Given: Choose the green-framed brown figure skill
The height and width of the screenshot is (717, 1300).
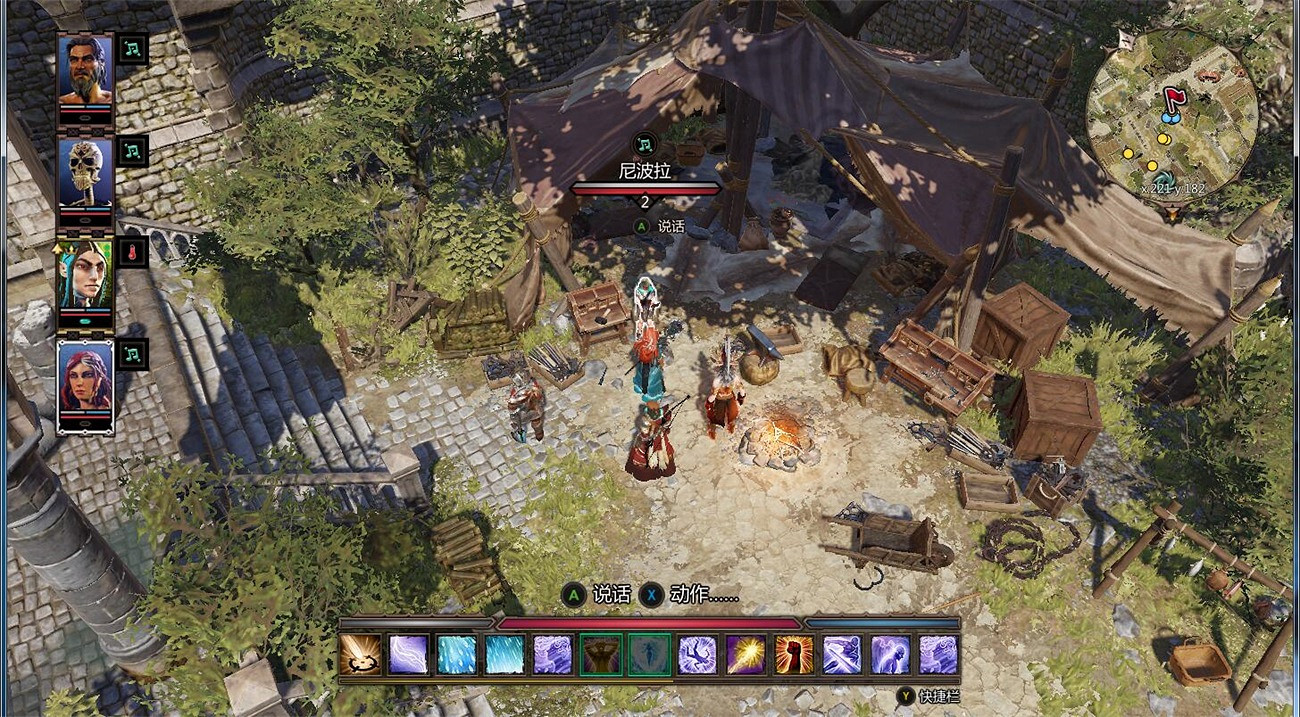Looking at the screenshot, I should point(601,655).
